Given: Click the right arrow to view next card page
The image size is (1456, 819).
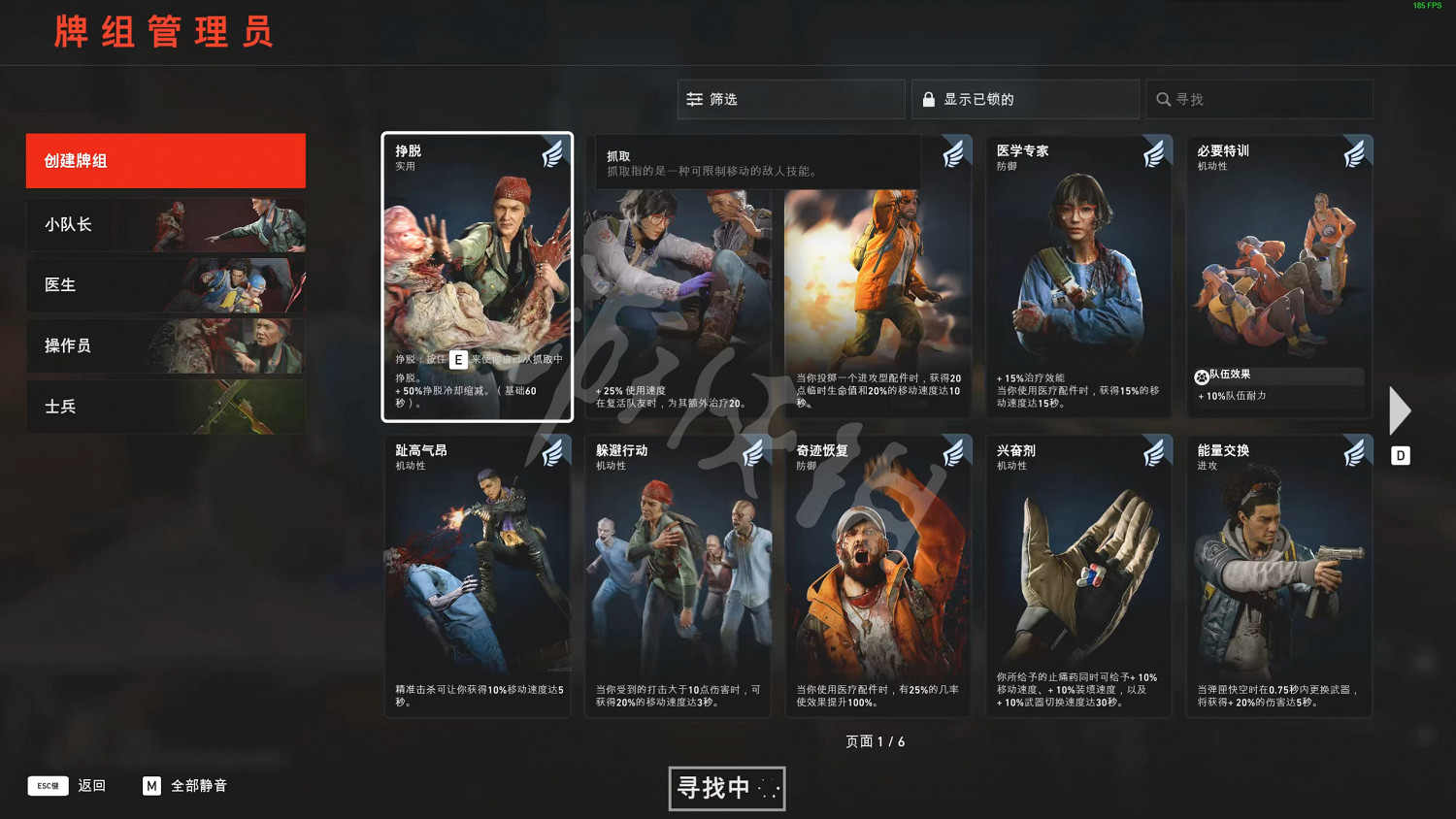Looking at the screenshot, I should coord(1401,409).
